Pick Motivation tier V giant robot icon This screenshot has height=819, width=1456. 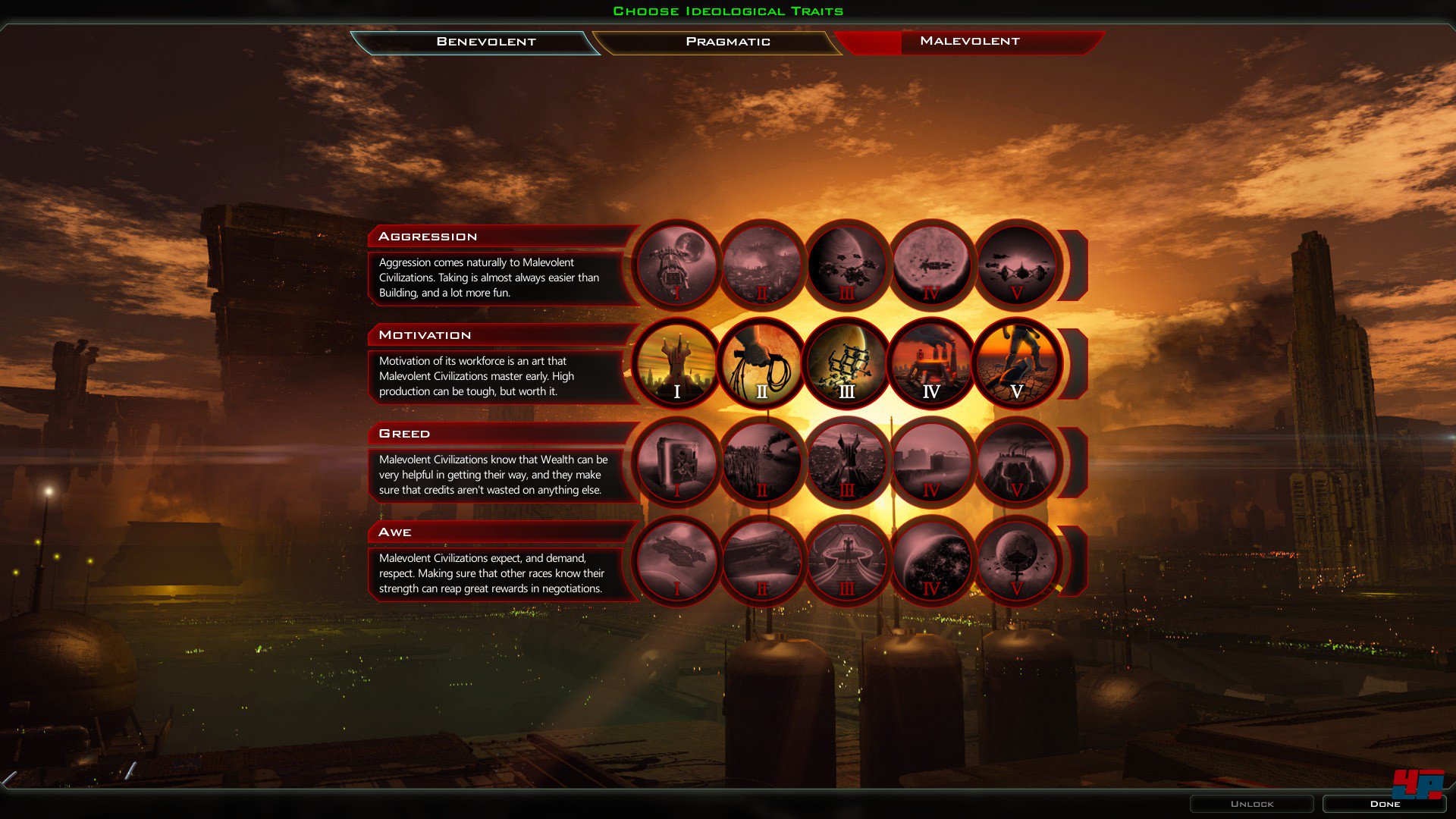click(x=1017, y=362)
